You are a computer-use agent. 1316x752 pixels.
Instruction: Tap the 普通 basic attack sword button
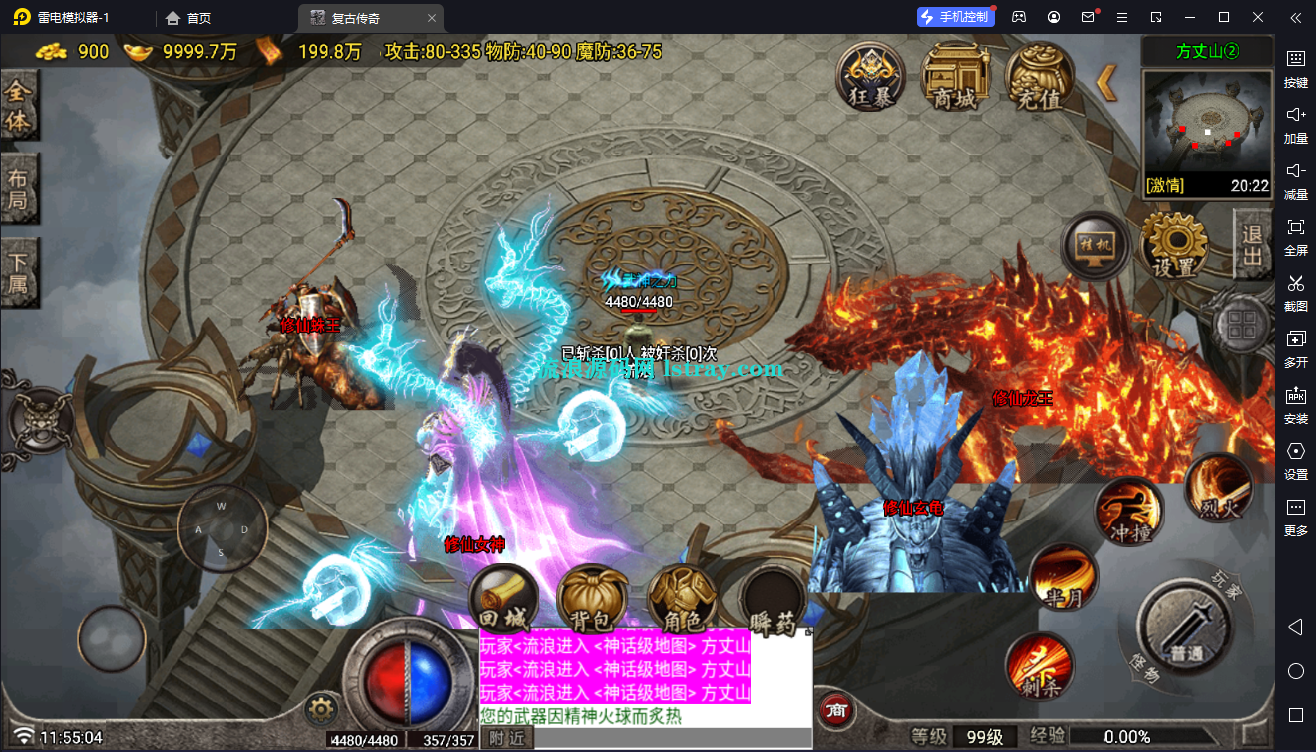(x=1187, y=632)
